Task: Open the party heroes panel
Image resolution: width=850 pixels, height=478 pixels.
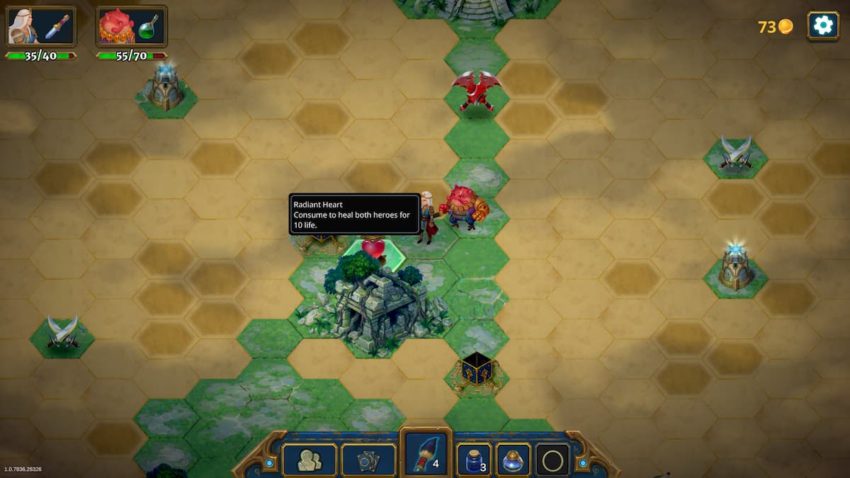Action: click(309, 459)
